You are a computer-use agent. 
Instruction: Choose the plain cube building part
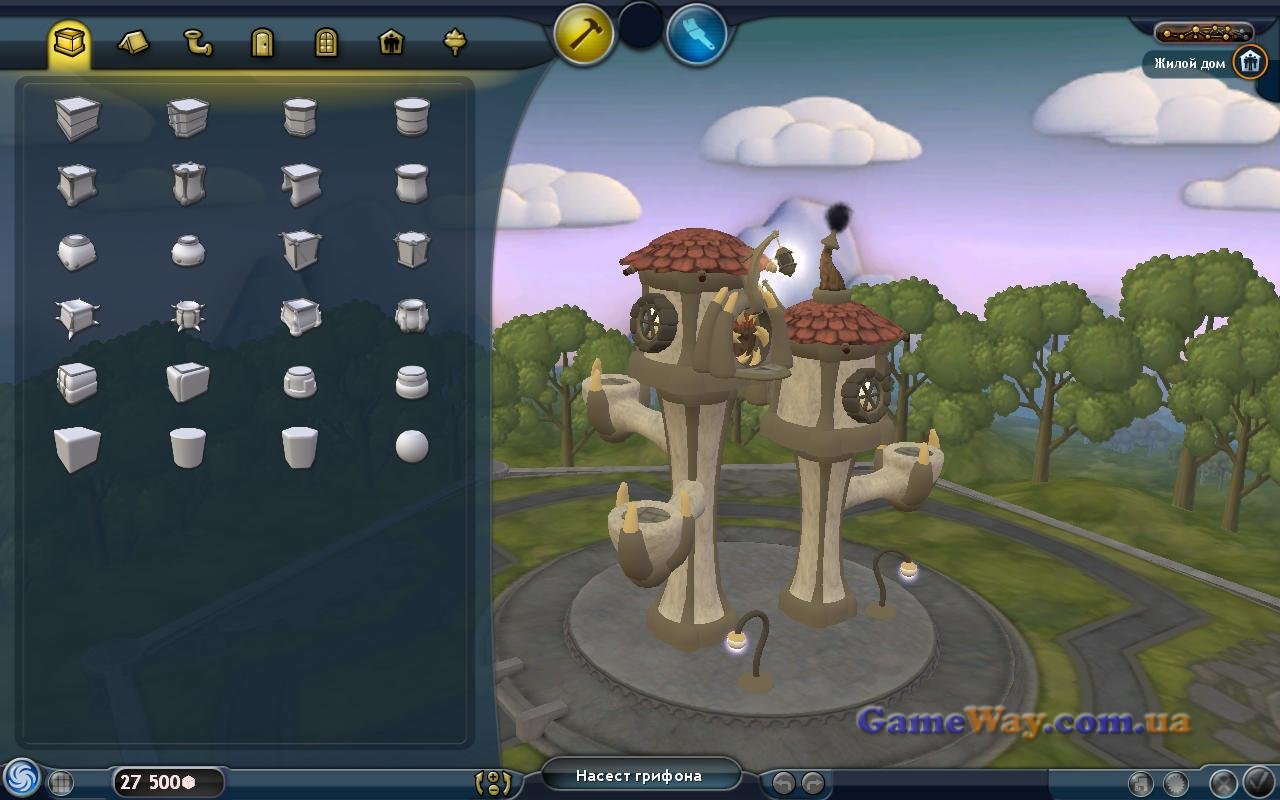tap(77, 448)
